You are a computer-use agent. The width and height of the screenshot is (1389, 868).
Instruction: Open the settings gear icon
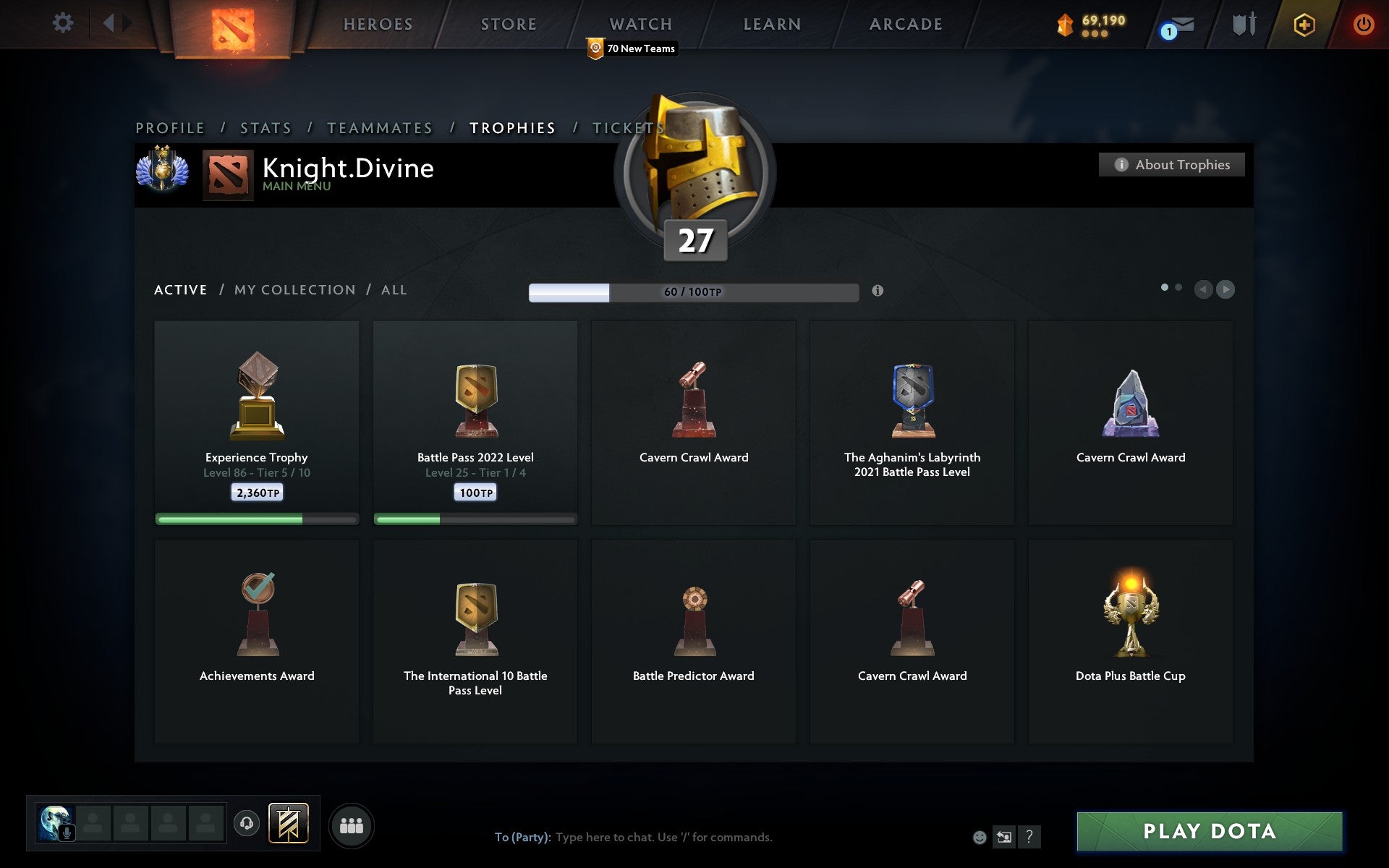[x=64, y=23]
